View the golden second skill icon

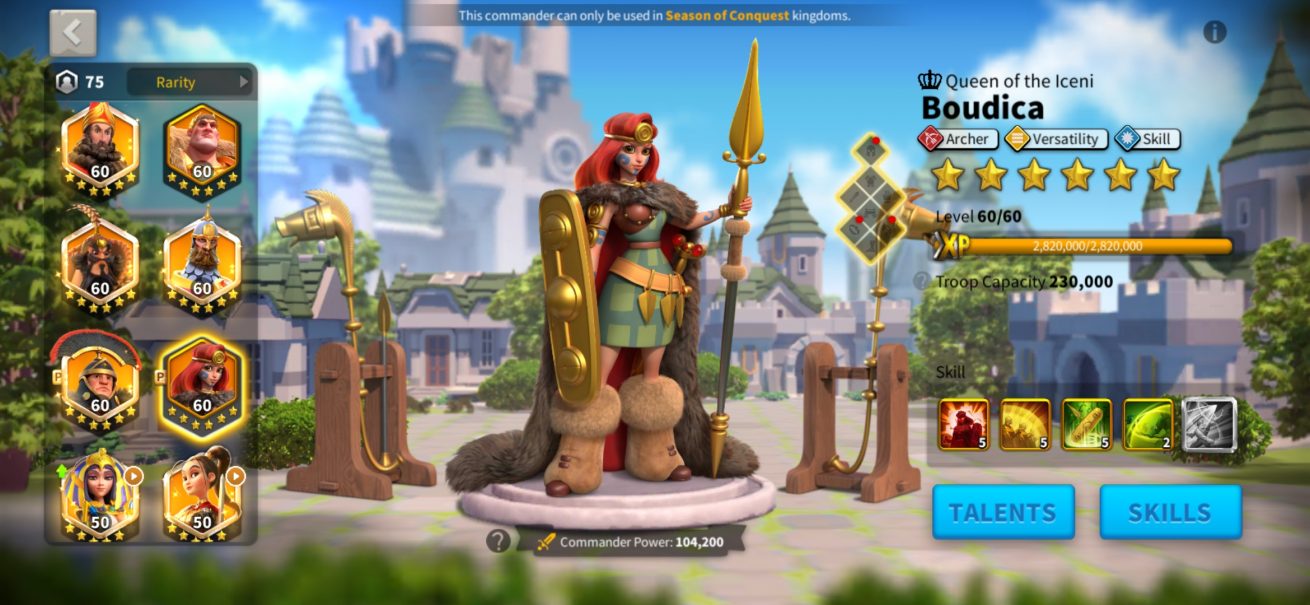1025,424
